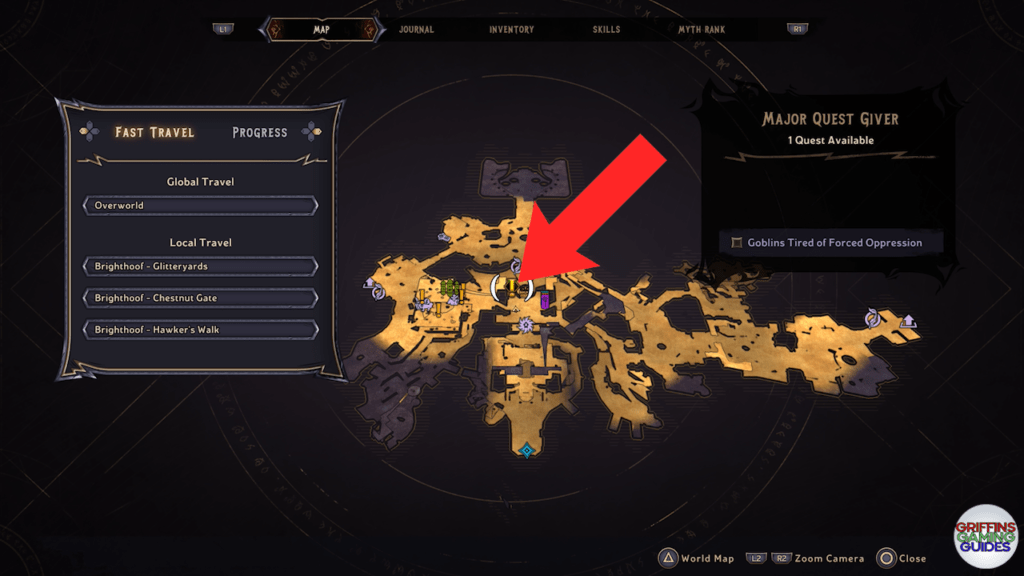Click the Griffins Gaming Guides watermark logo
The image size is (1024, 576).
click(985, 535)
